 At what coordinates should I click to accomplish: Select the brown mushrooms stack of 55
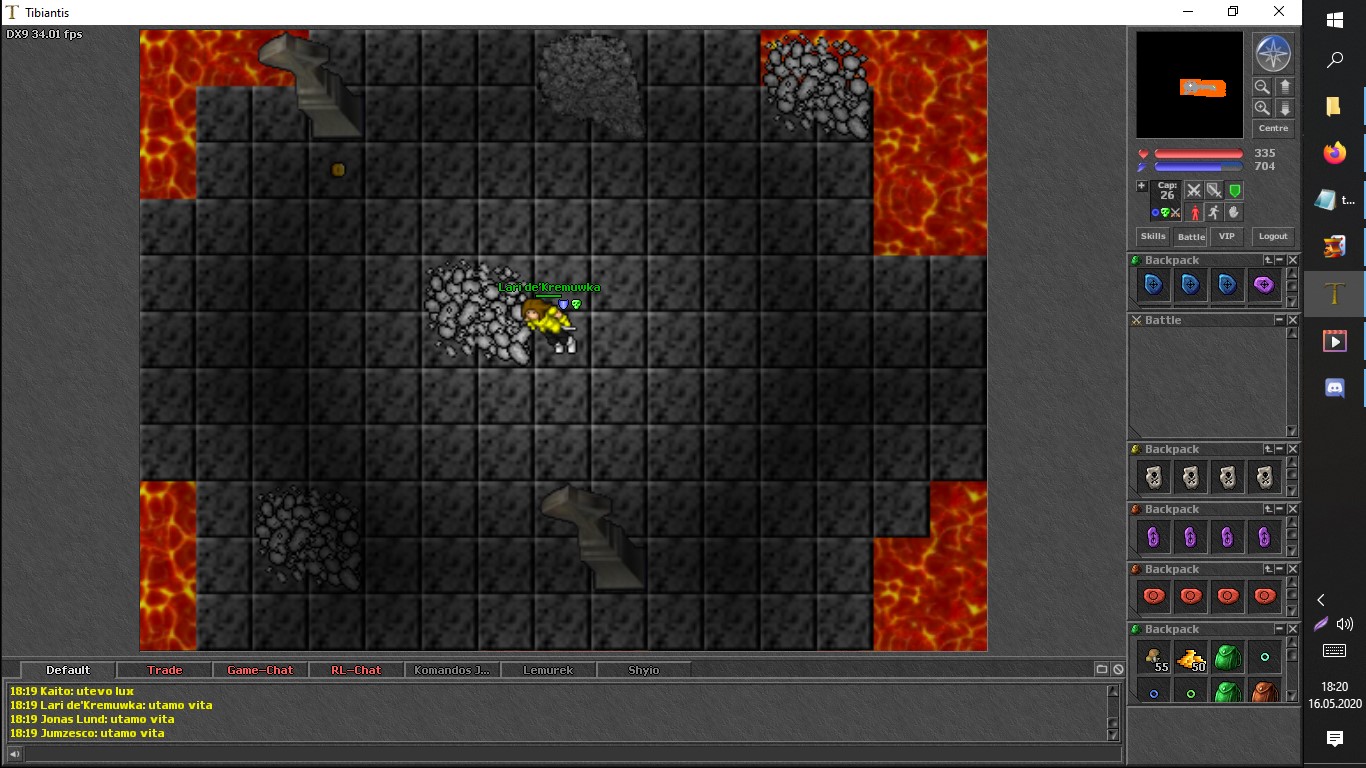[x=1154, y=659]
